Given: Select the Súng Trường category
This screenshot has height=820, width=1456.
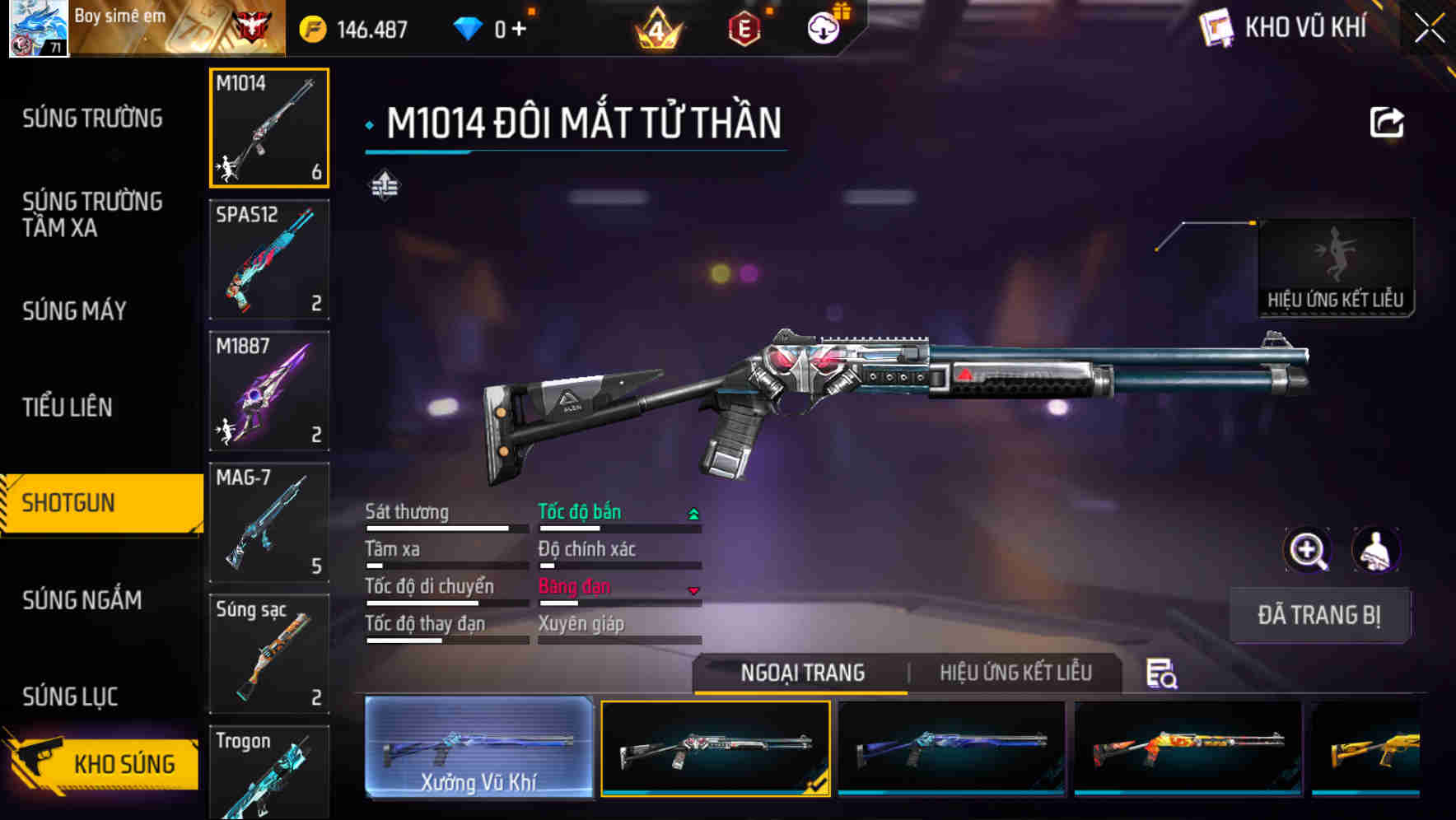Looking at the screenshot, I should coord(92,119).
